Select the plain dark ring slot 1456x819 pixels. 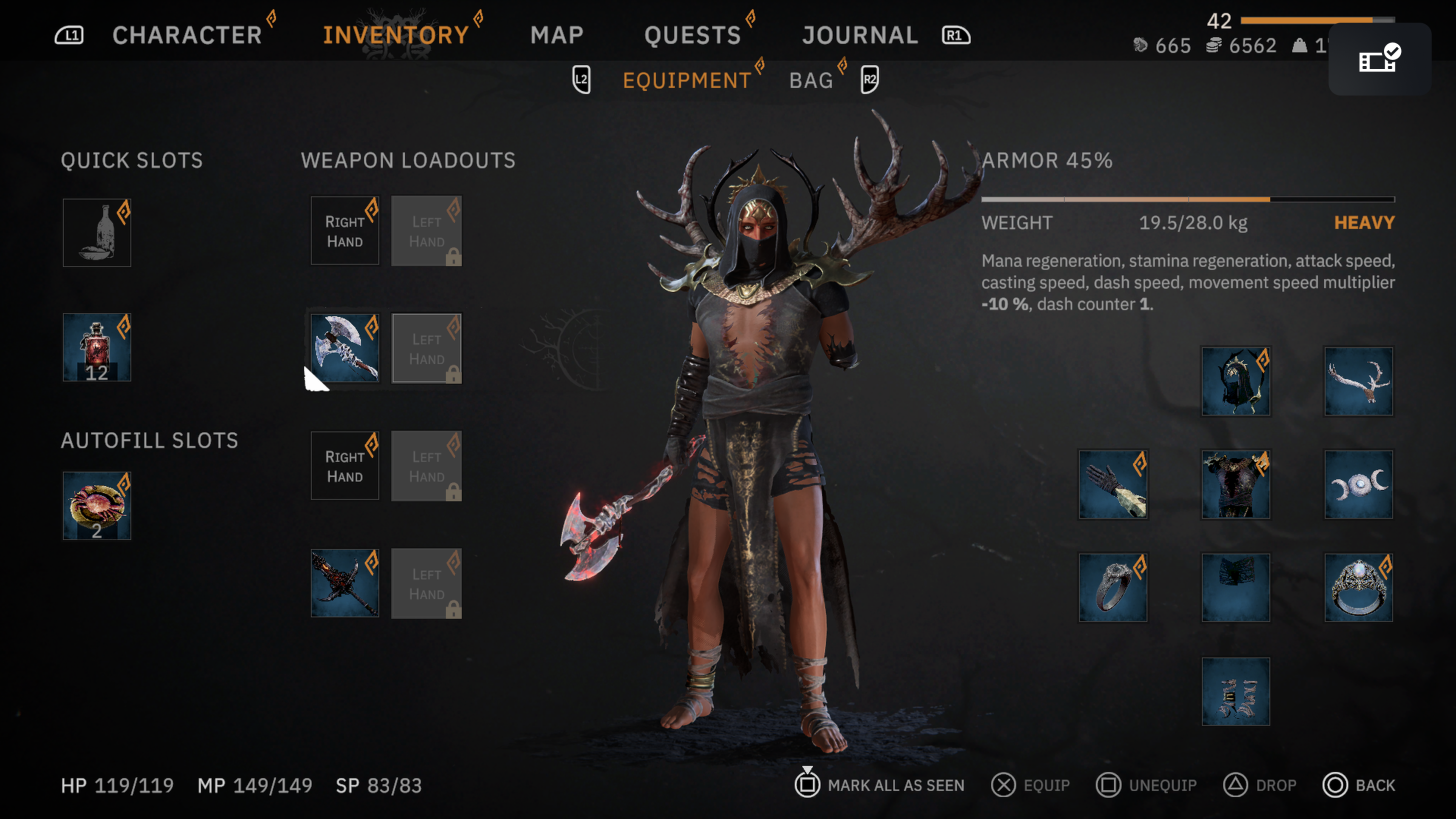[x=1113, y=587]
